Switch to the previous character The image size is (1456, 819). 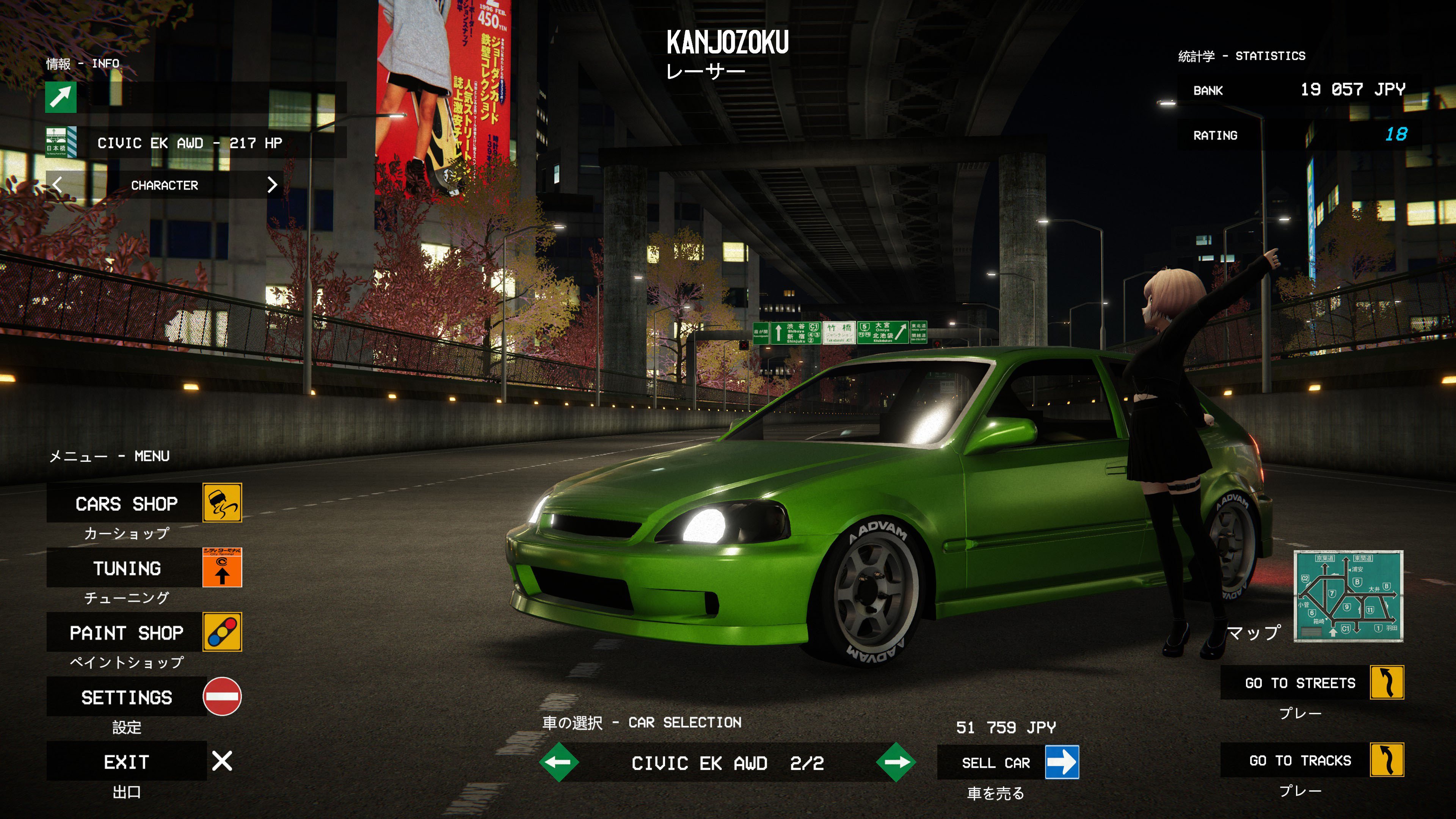coord(57,185)
